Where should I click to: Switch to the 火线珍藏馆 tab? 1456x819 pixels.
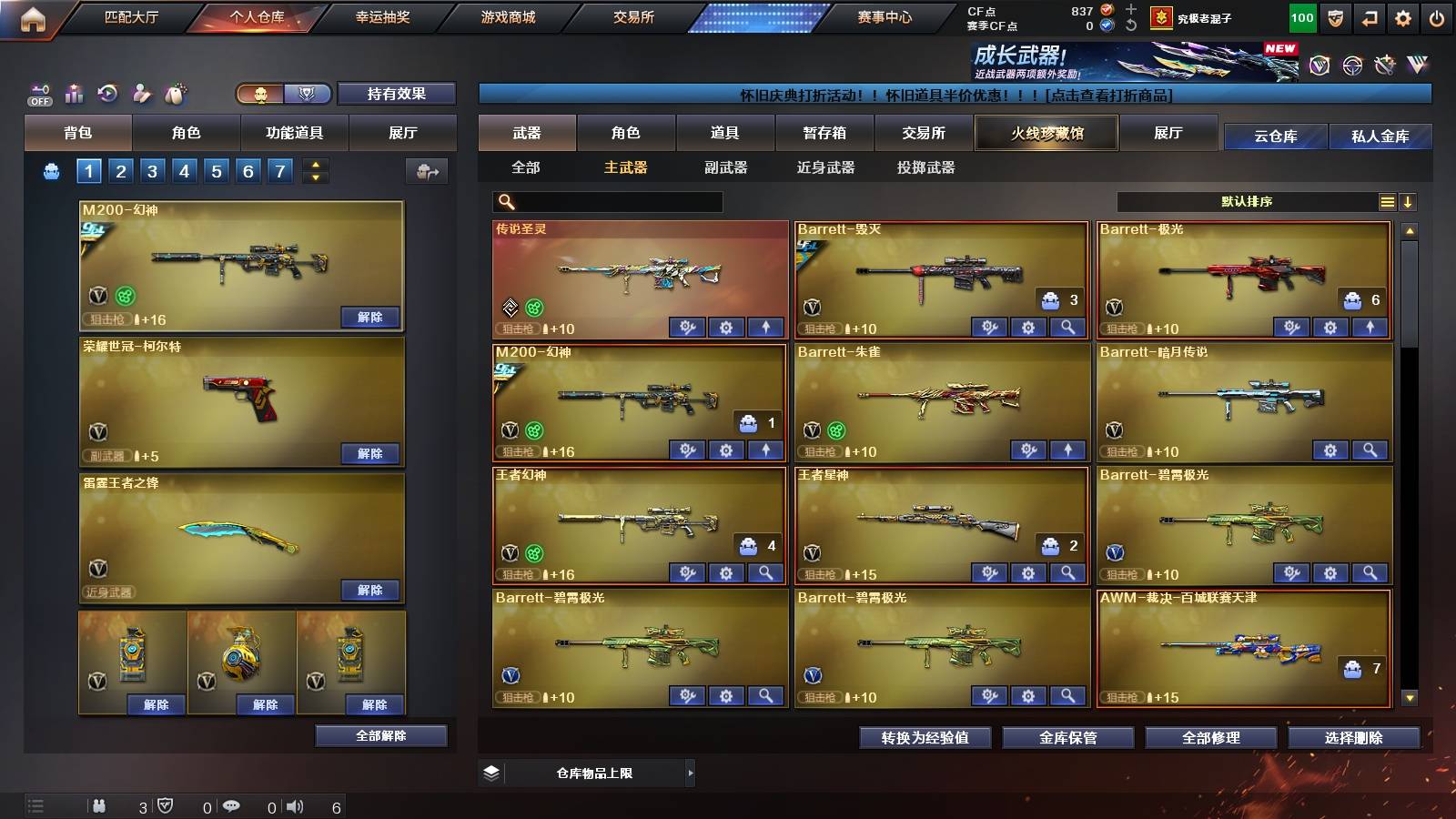click(1046, 133)
